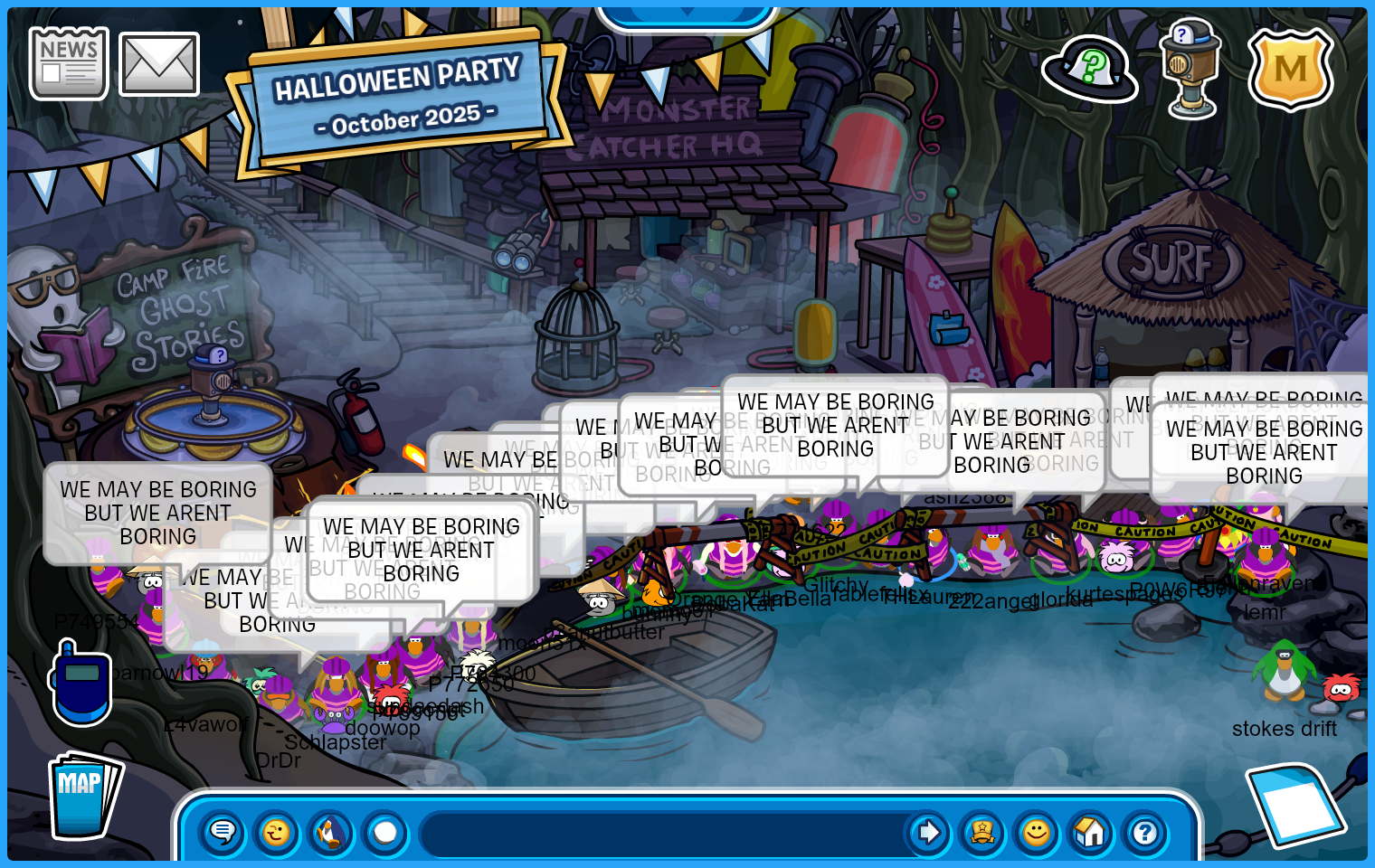Open the blue spy phone
The height and width of the screenshot is (868, 1375).
pos(81,684)
